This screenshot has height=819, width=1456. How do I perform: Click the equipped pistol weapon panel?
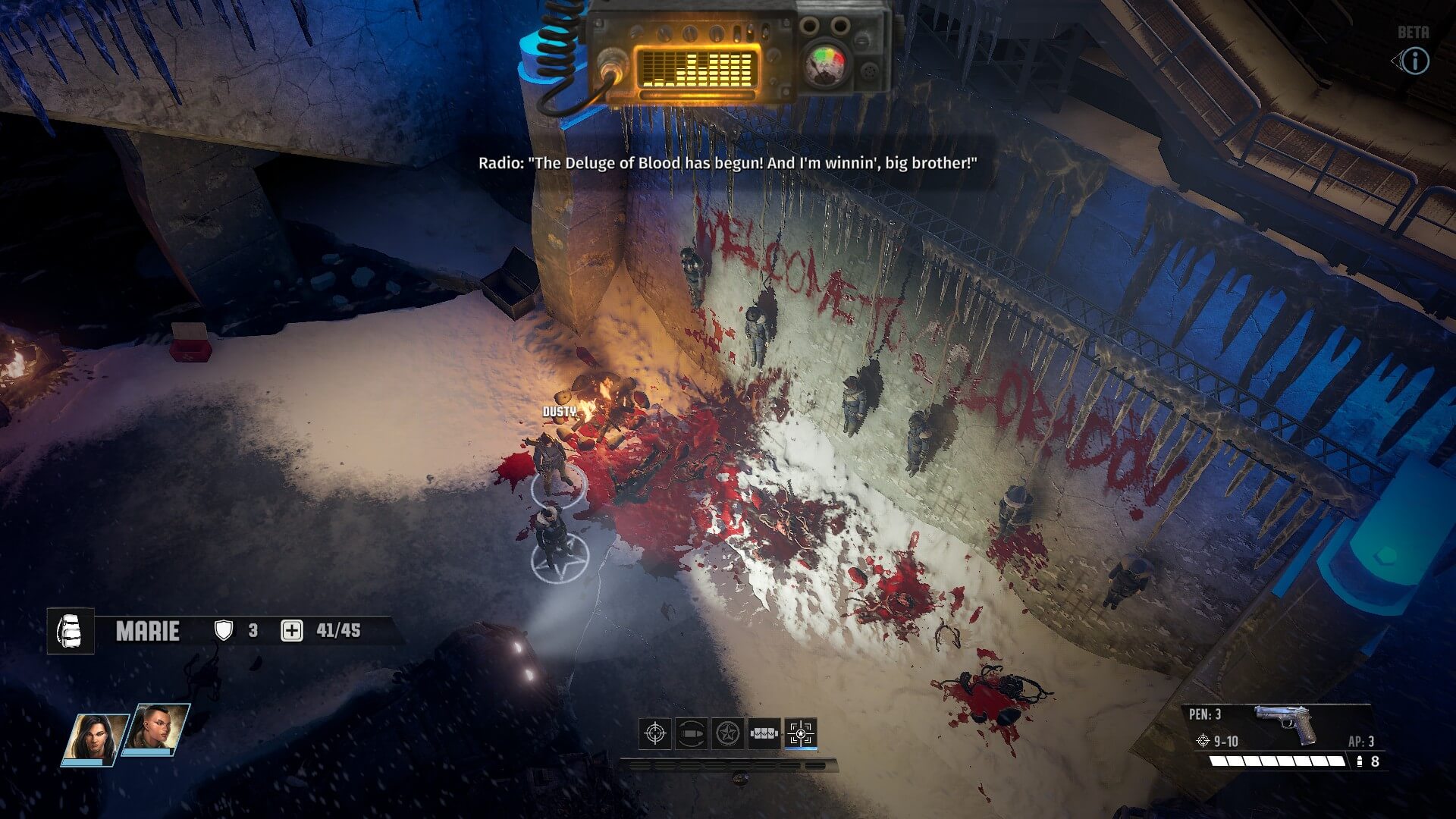pos(1283,726)
